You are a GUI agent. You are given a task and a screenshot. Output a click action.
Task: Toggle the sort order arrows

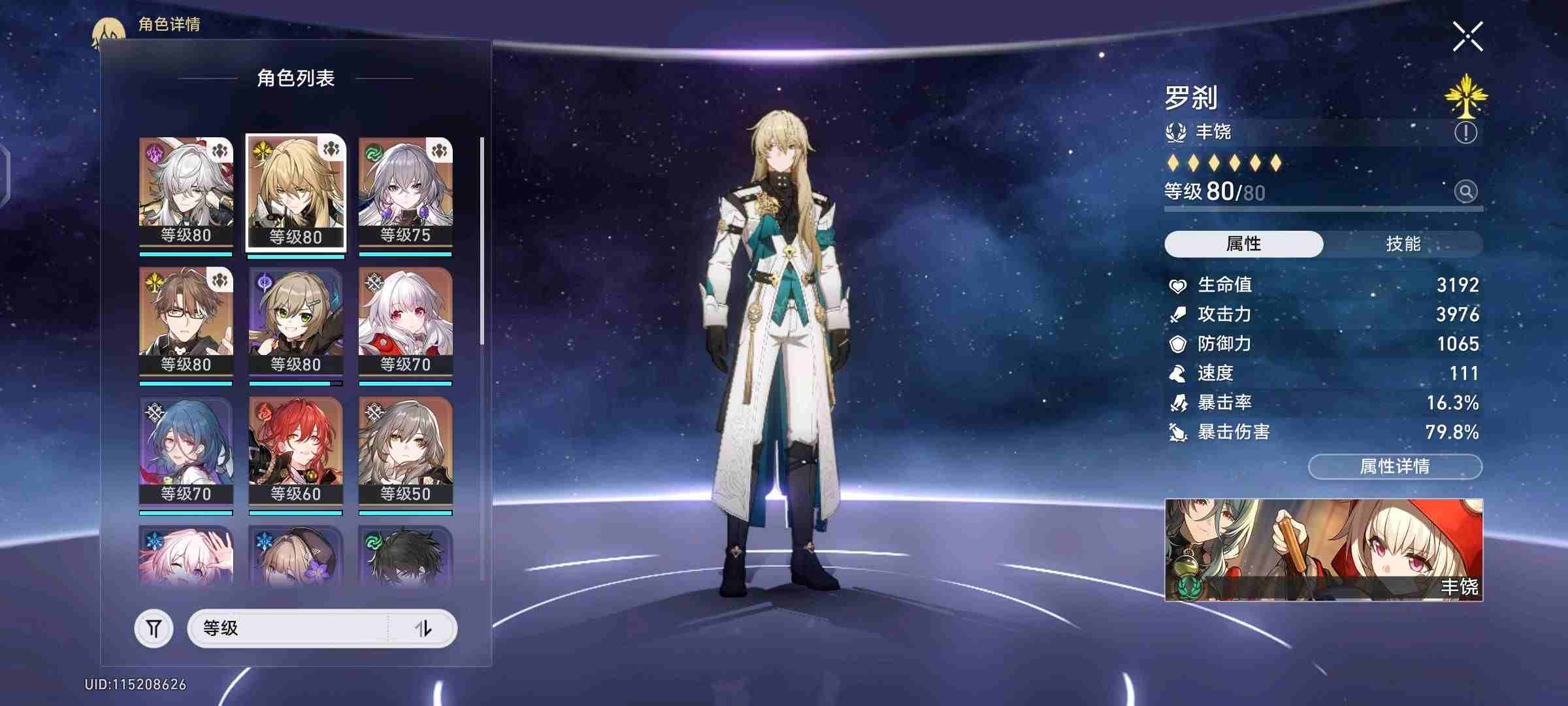point(423,628)
